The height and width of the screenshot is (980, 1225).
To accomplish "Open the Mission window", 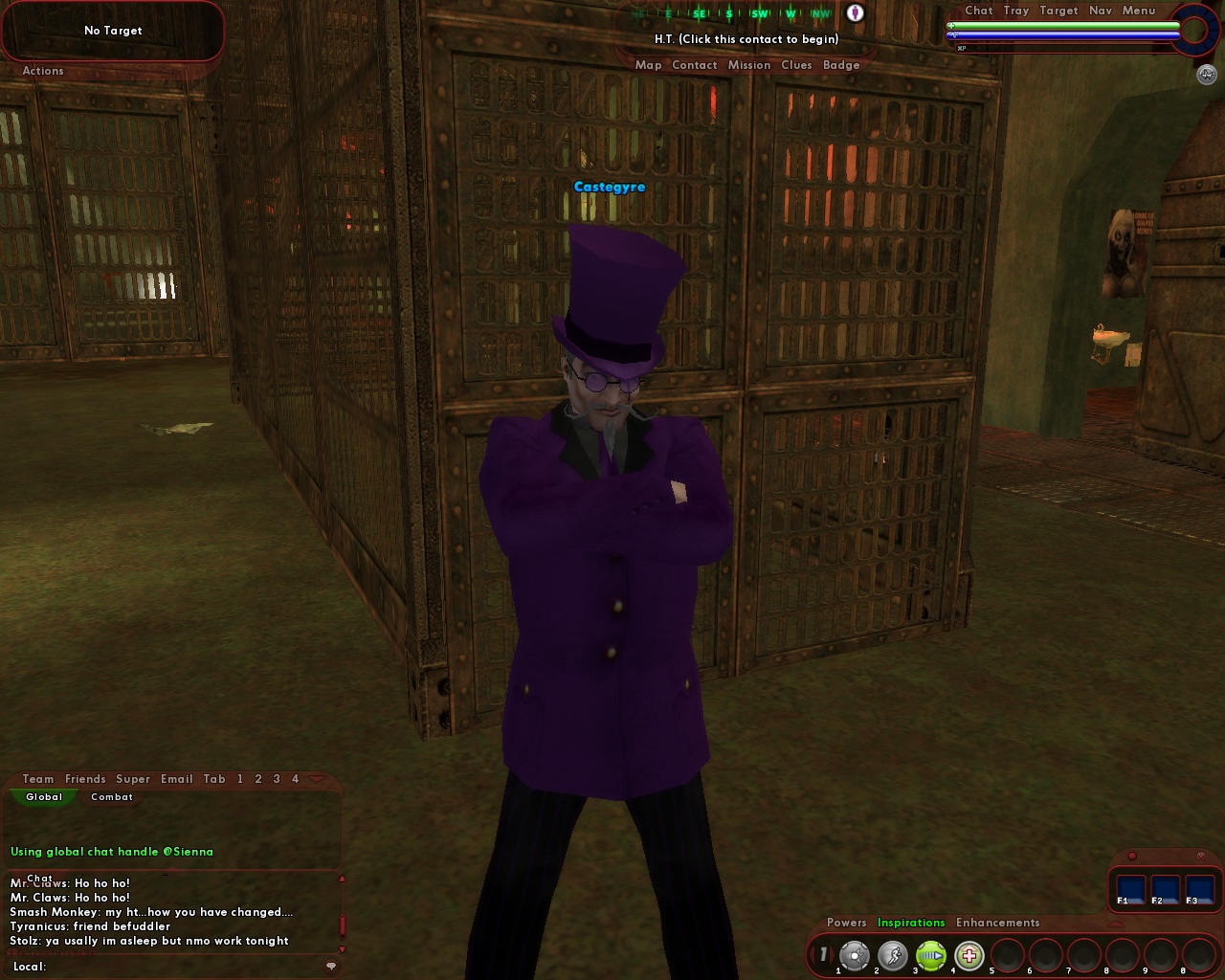I will pos(749,64).
